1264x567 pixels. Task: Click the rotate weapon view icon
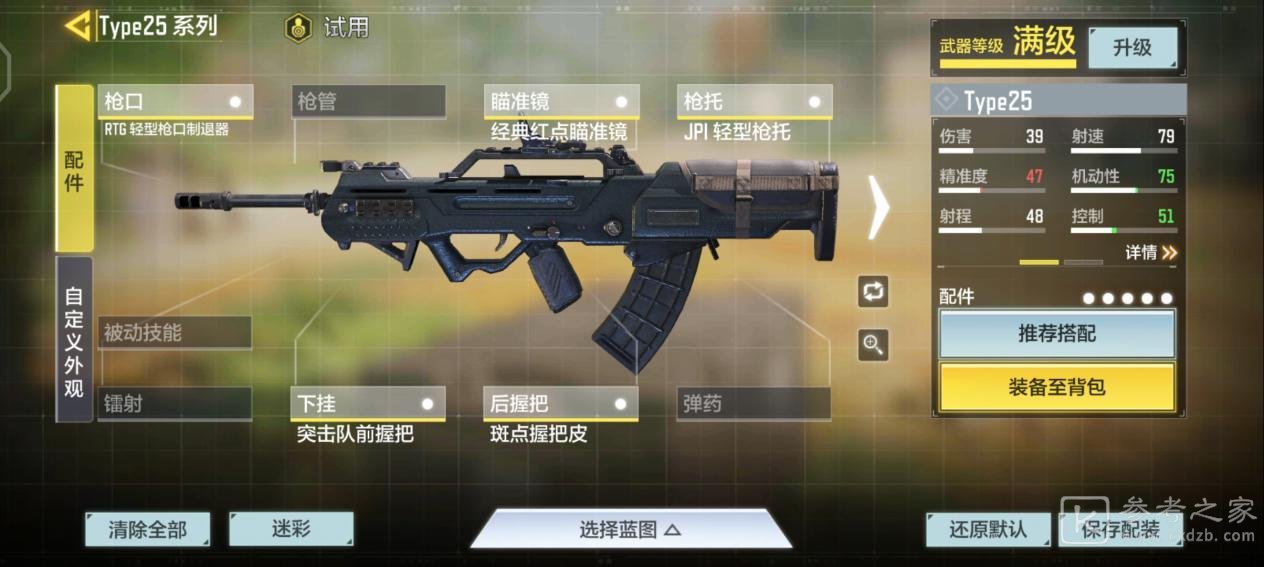pyautogui.click(x=873, y=292)
